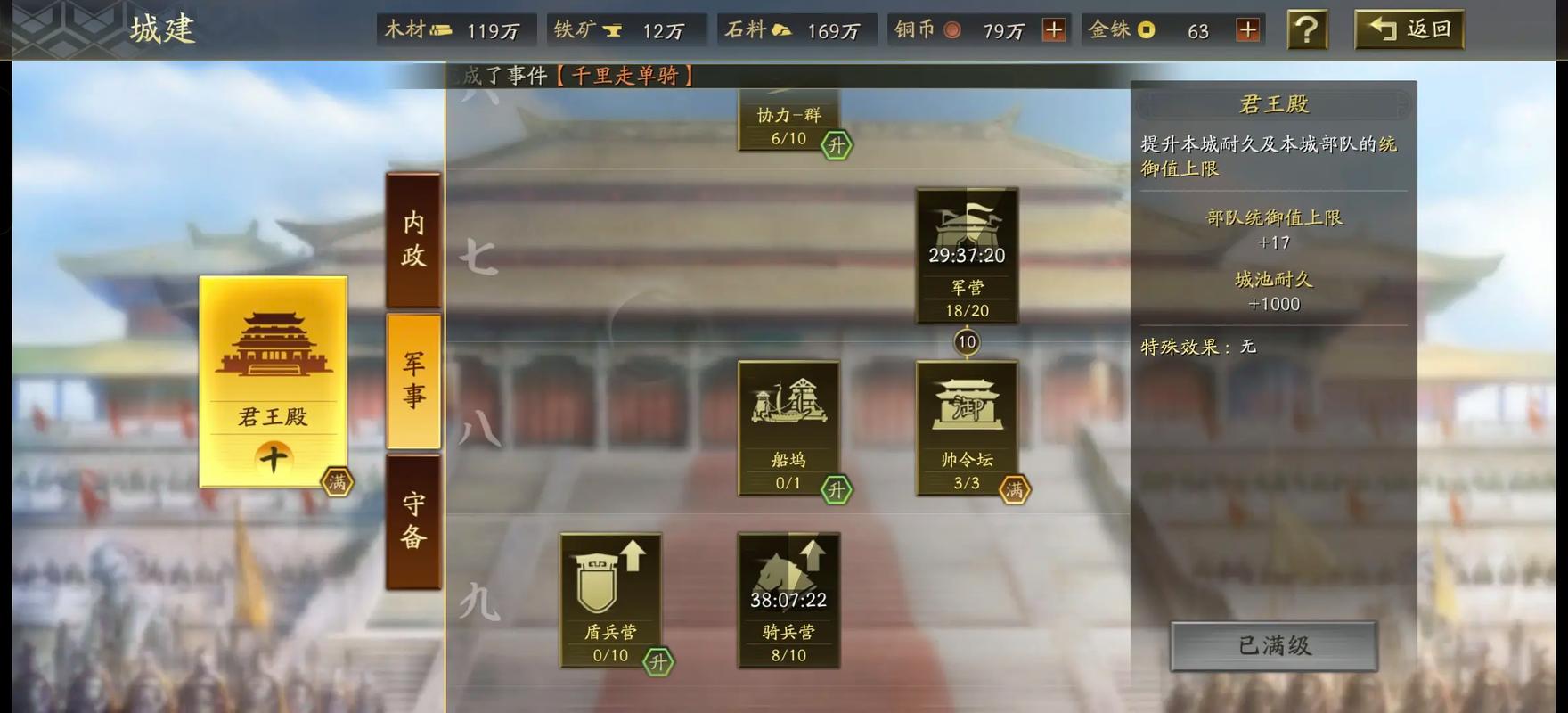Open the 船坞 dockyard building
Viewport: 1568px width, 713px height.
pyautogui.click(x=788, y=419)
